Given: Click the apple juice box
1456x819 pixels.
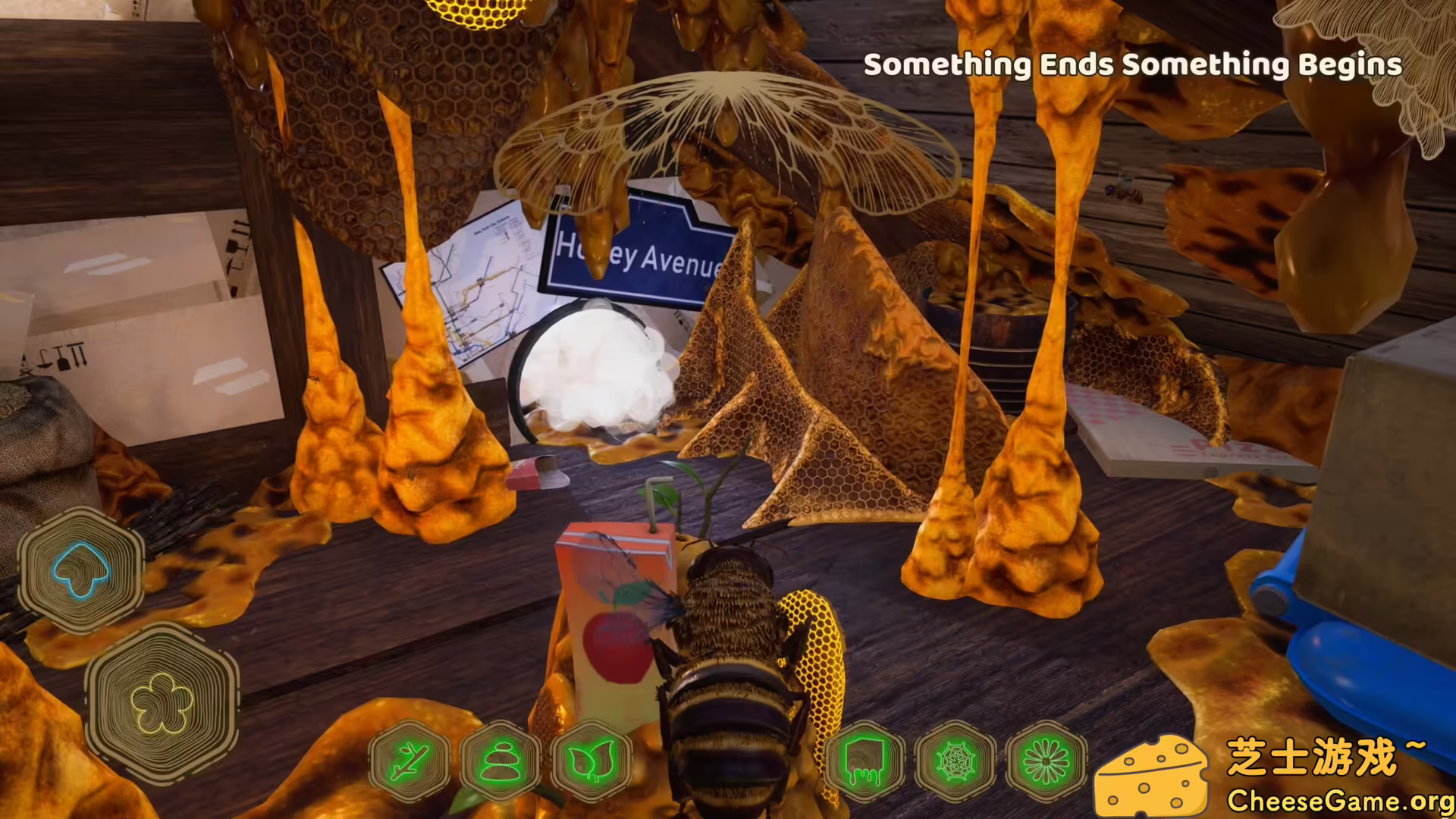Looking at the screenshot, I should click(614, 629).
